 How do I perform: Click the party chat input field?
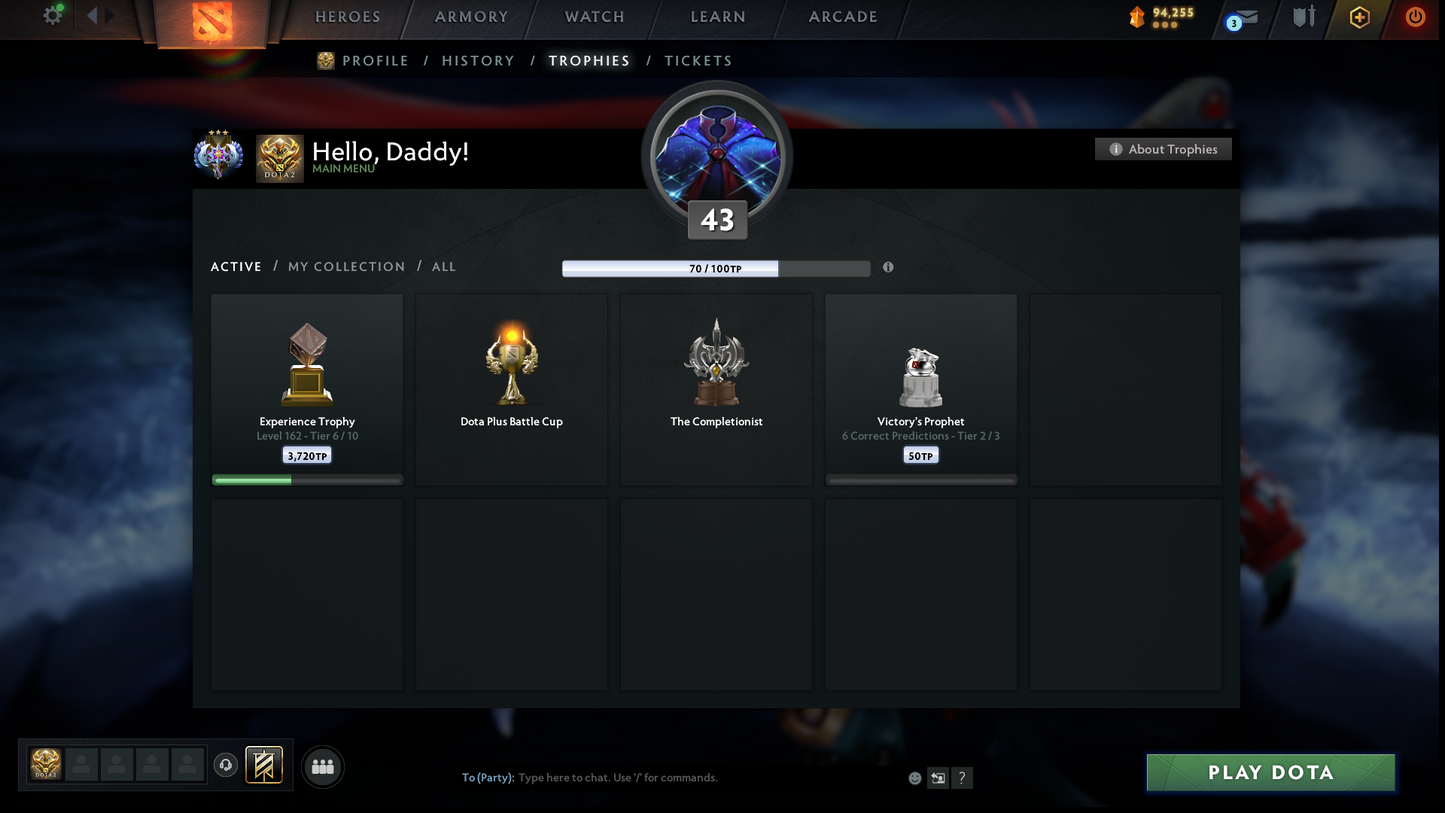click(x=650, y=777)
